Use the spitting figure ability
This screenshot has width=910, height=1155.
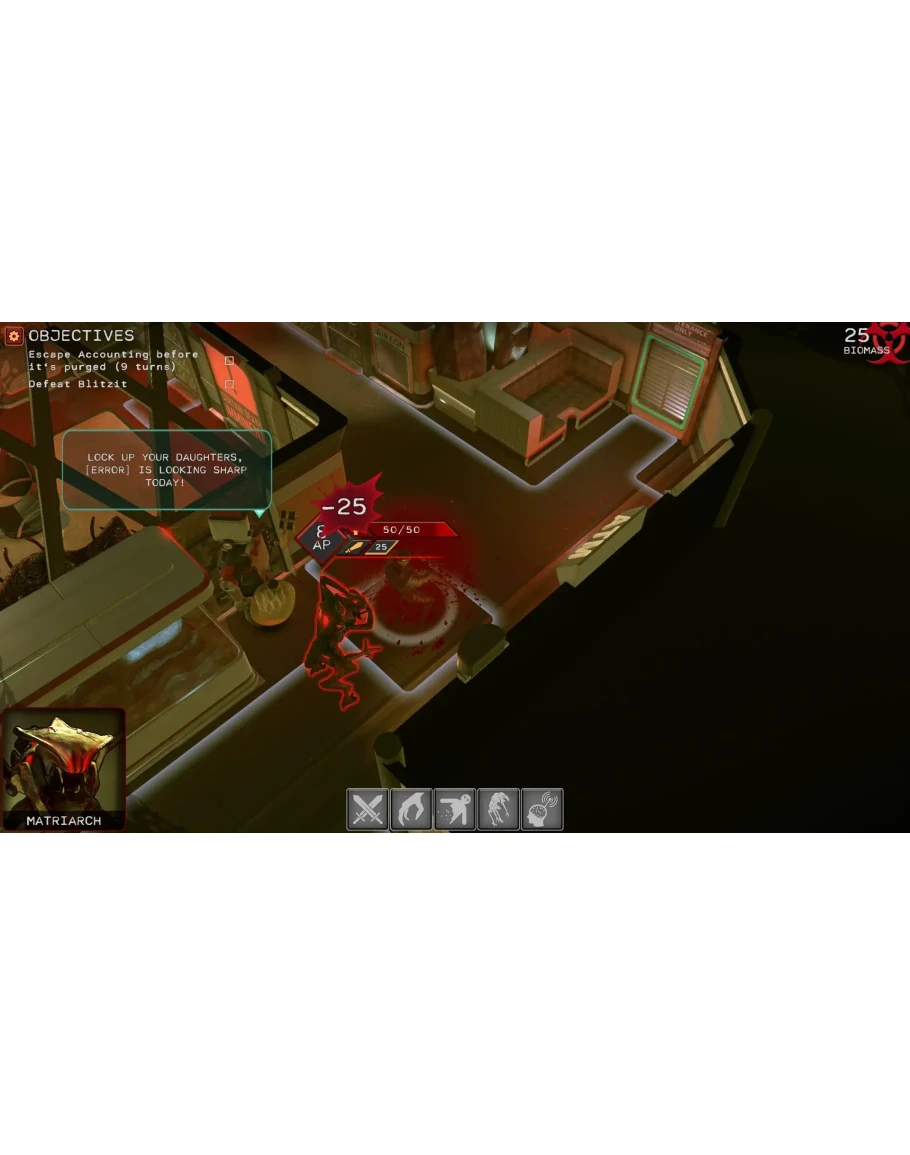tap(455, 809)
